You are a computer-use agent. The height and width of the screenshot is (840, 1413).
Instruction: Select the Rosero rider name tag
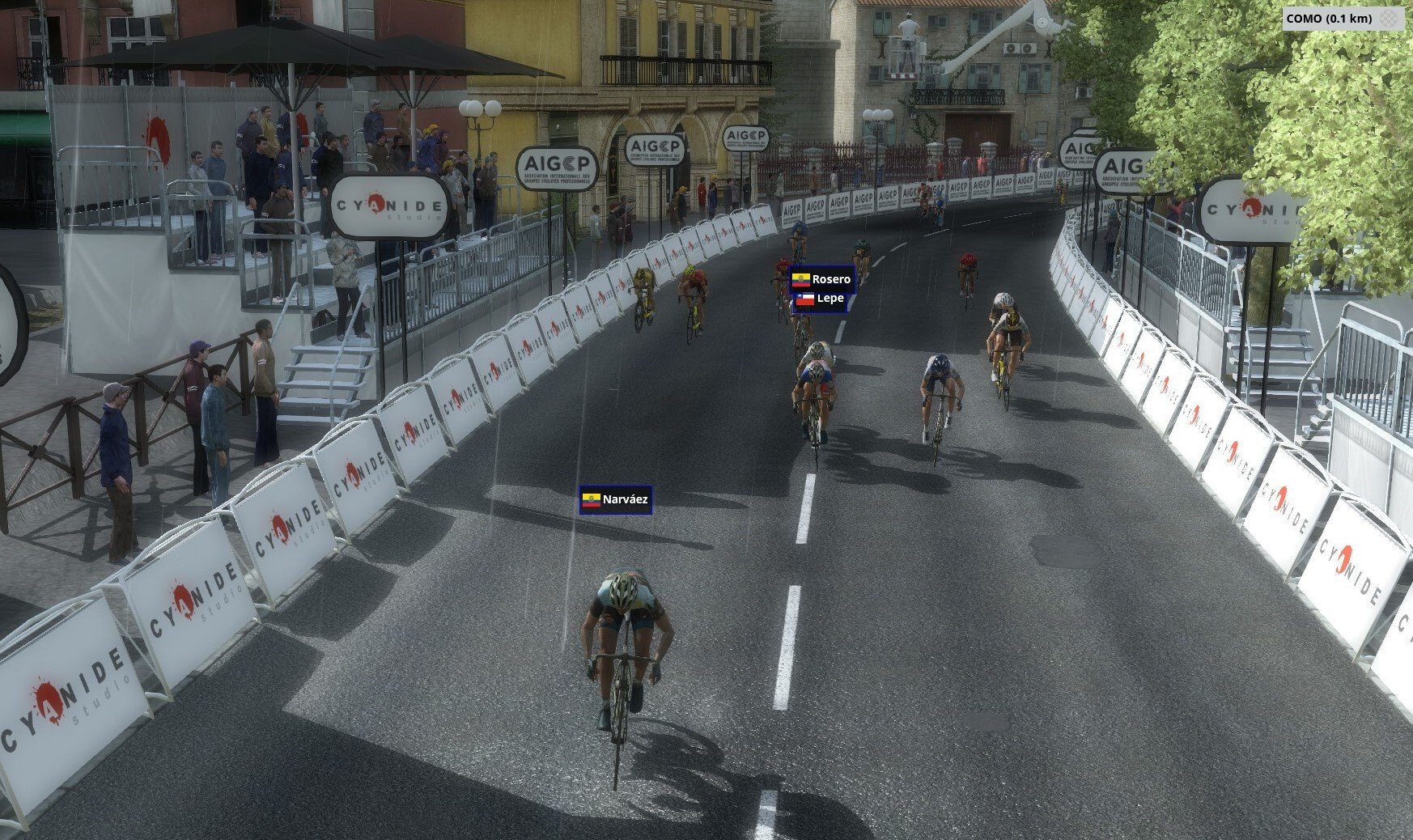pos(821,279)
